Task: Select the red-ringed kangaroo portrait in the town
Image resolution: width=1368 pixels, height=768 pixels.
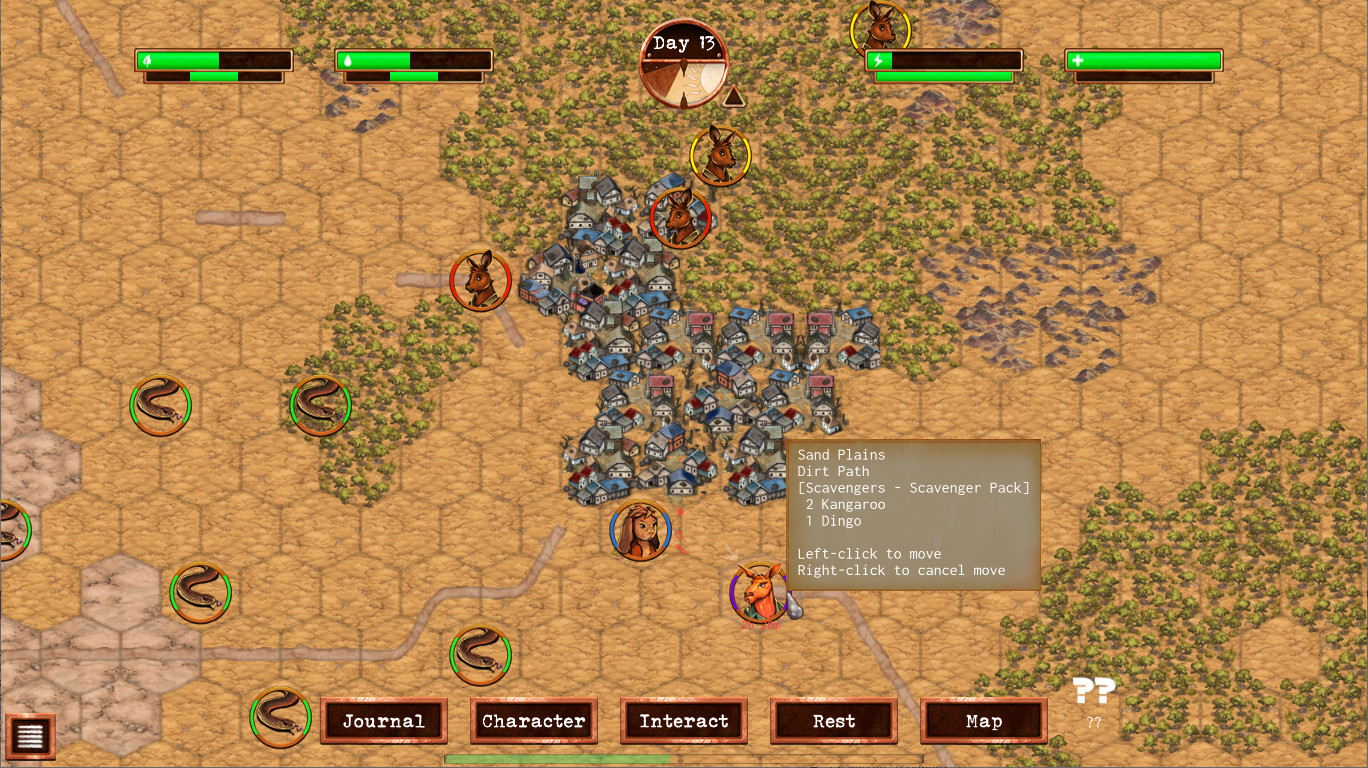Action: 682,217
